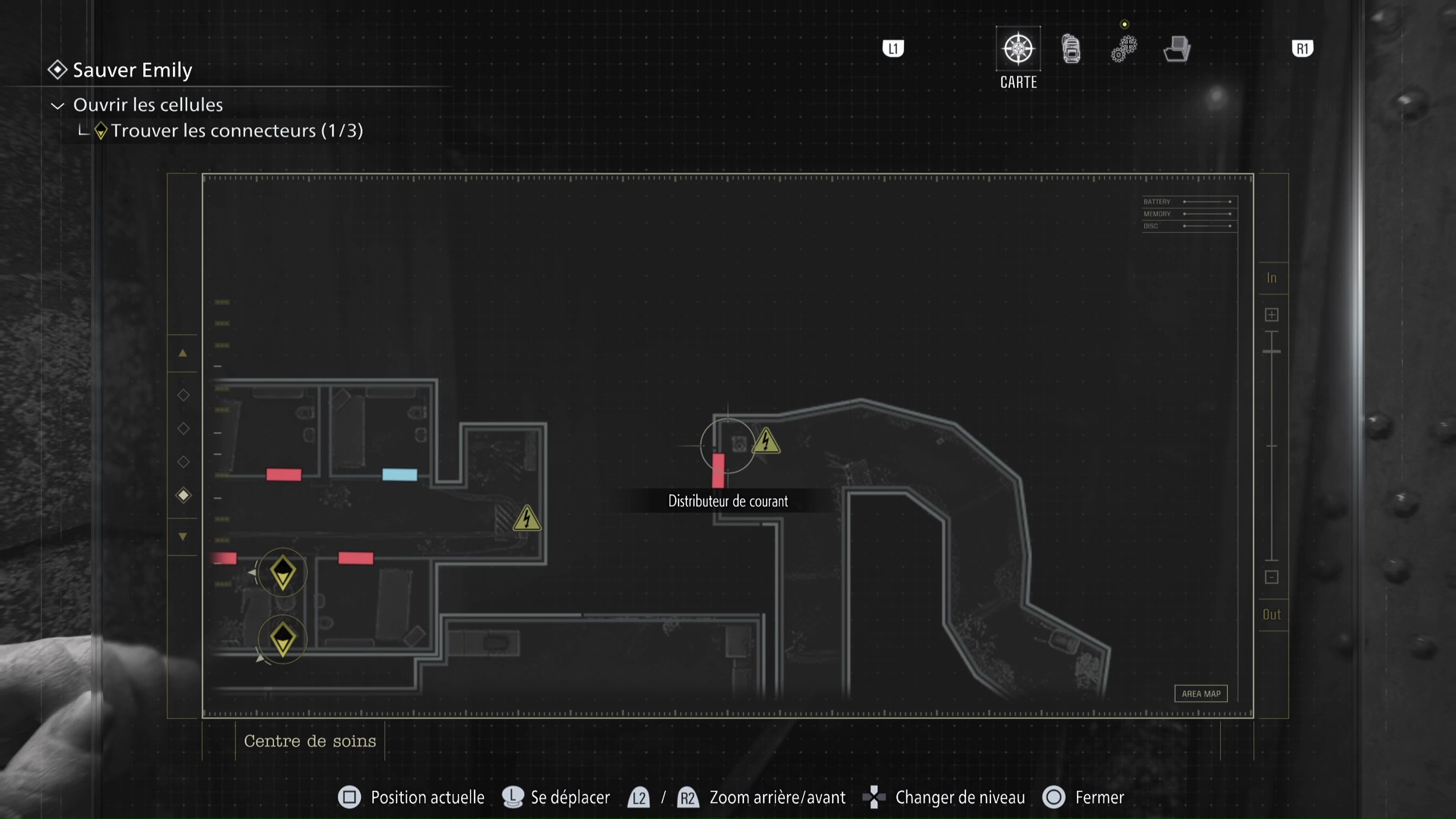Image resolution: width=1456 pixels, height=819 pixels.
Task: Click the down arrow on floor selector
Action: (x=183, y=536)
